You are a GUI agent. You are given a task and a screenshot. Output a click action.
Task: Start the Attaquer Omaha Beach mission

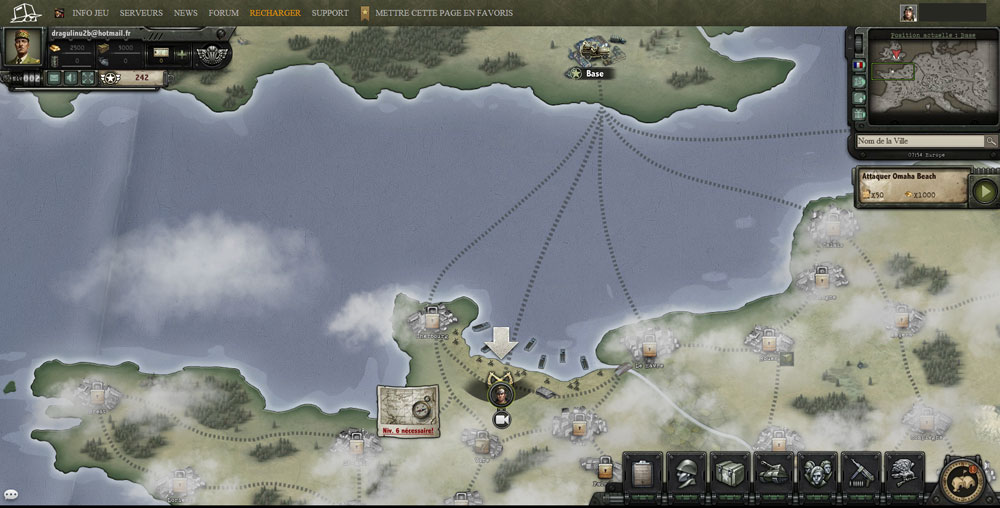point(984,190)
